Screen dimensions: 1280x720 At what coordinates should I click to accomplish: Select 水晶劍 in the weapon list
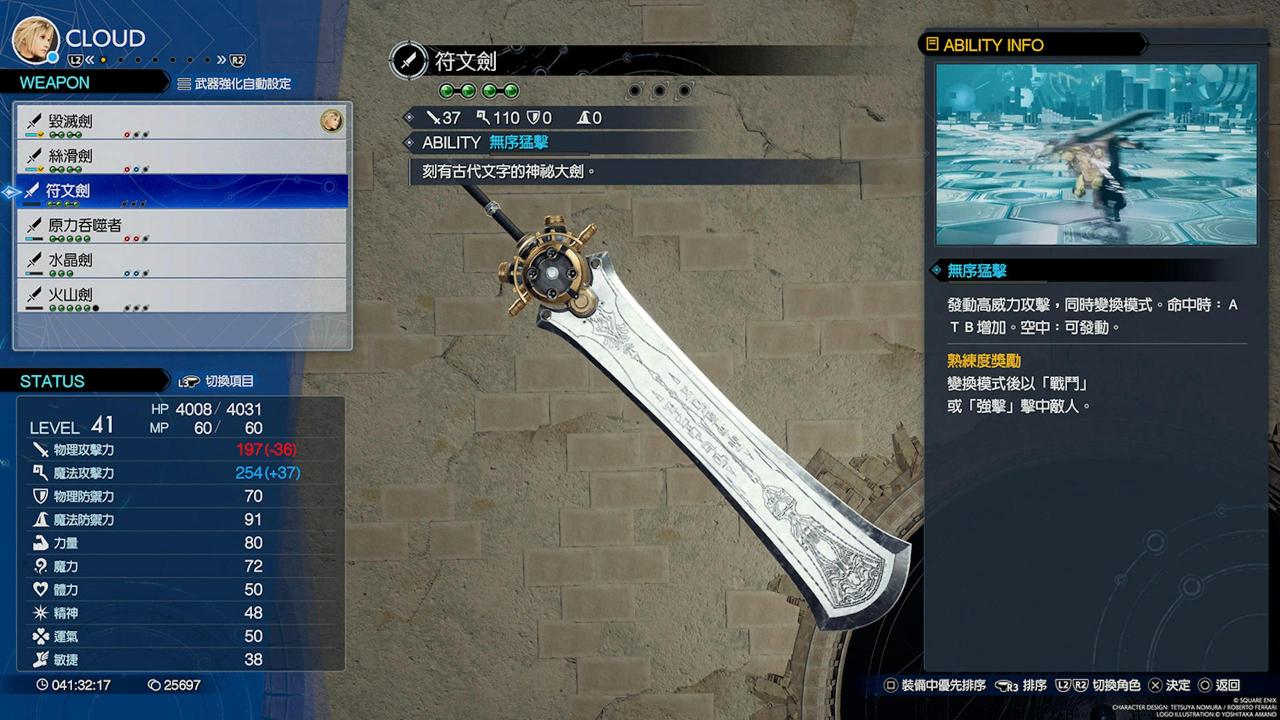(x=182, y=260)
